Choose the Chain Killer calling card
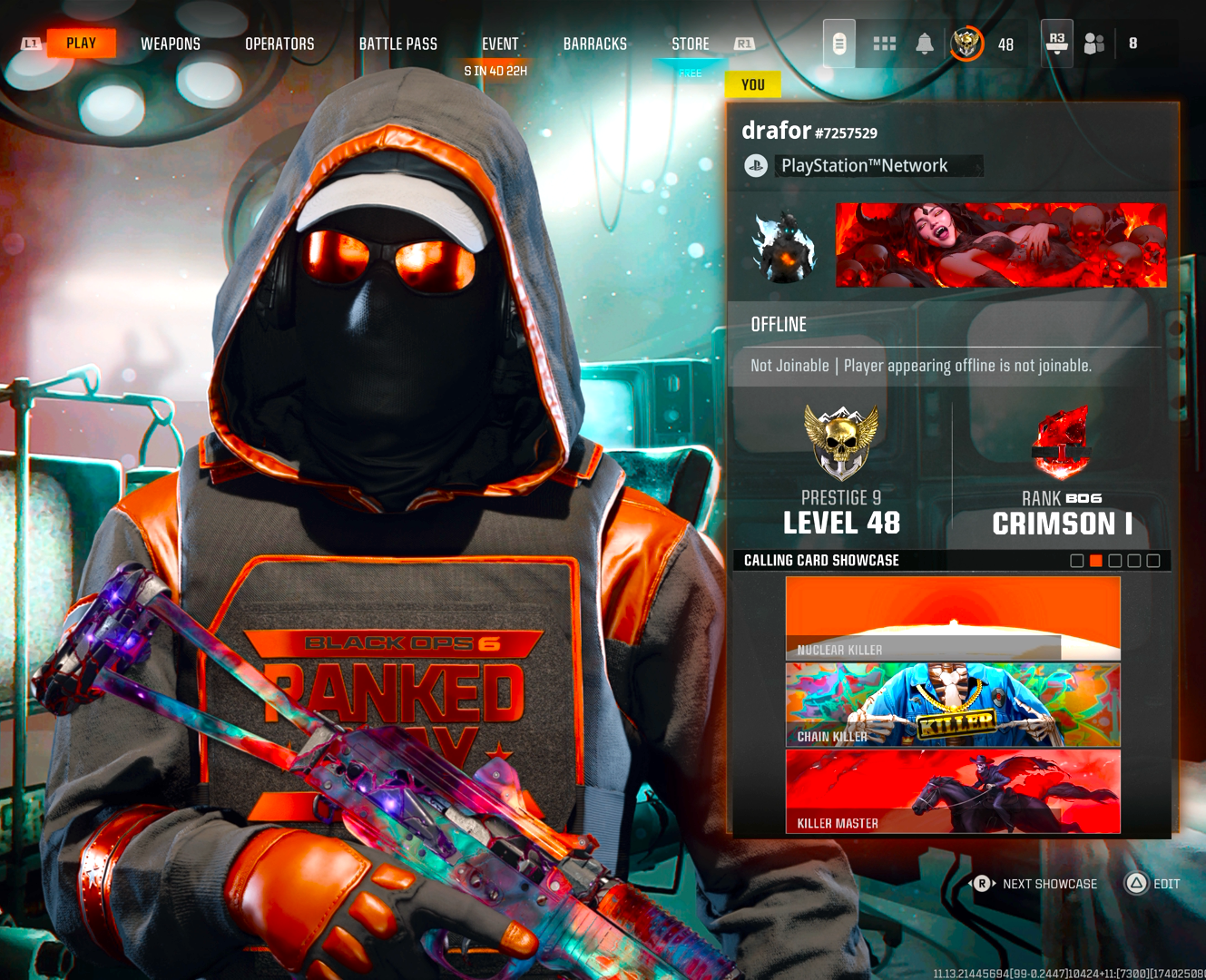 tap(953, 705)
